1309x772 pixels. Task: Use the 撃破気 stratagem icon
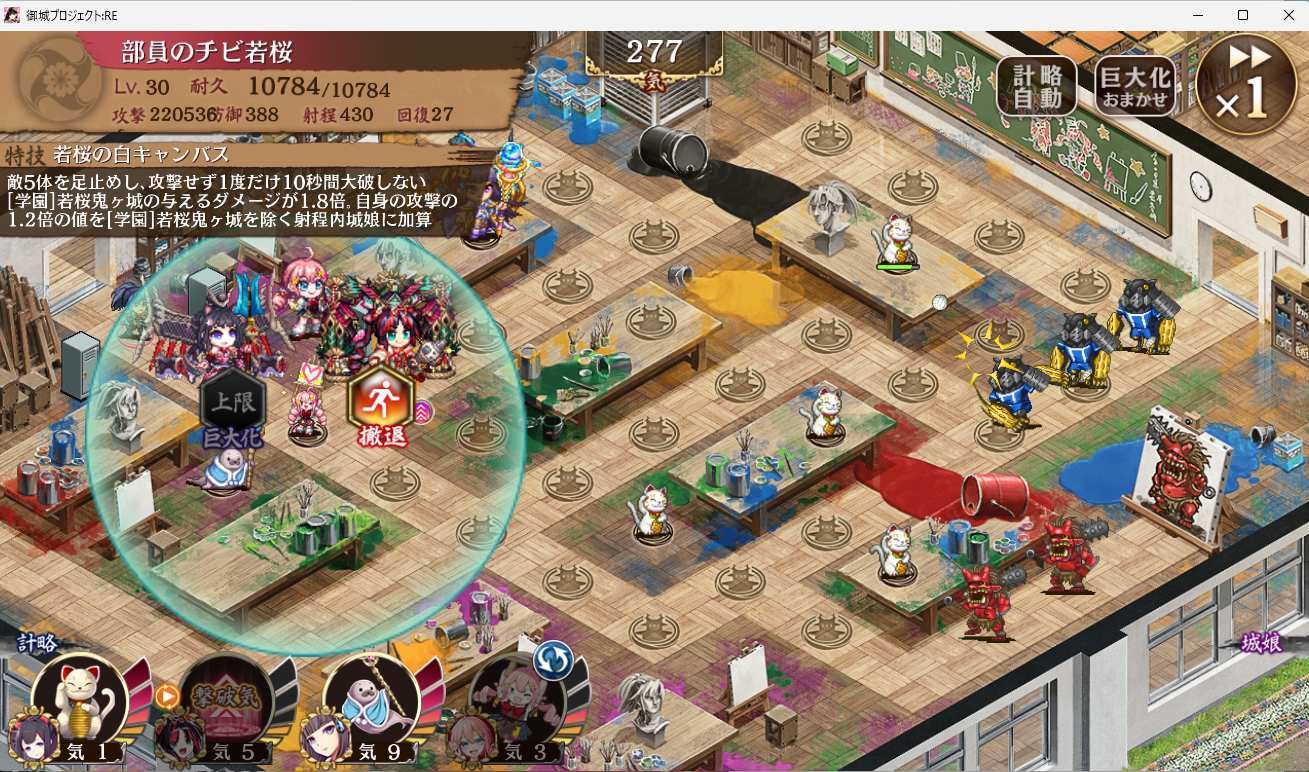point(224,699)
